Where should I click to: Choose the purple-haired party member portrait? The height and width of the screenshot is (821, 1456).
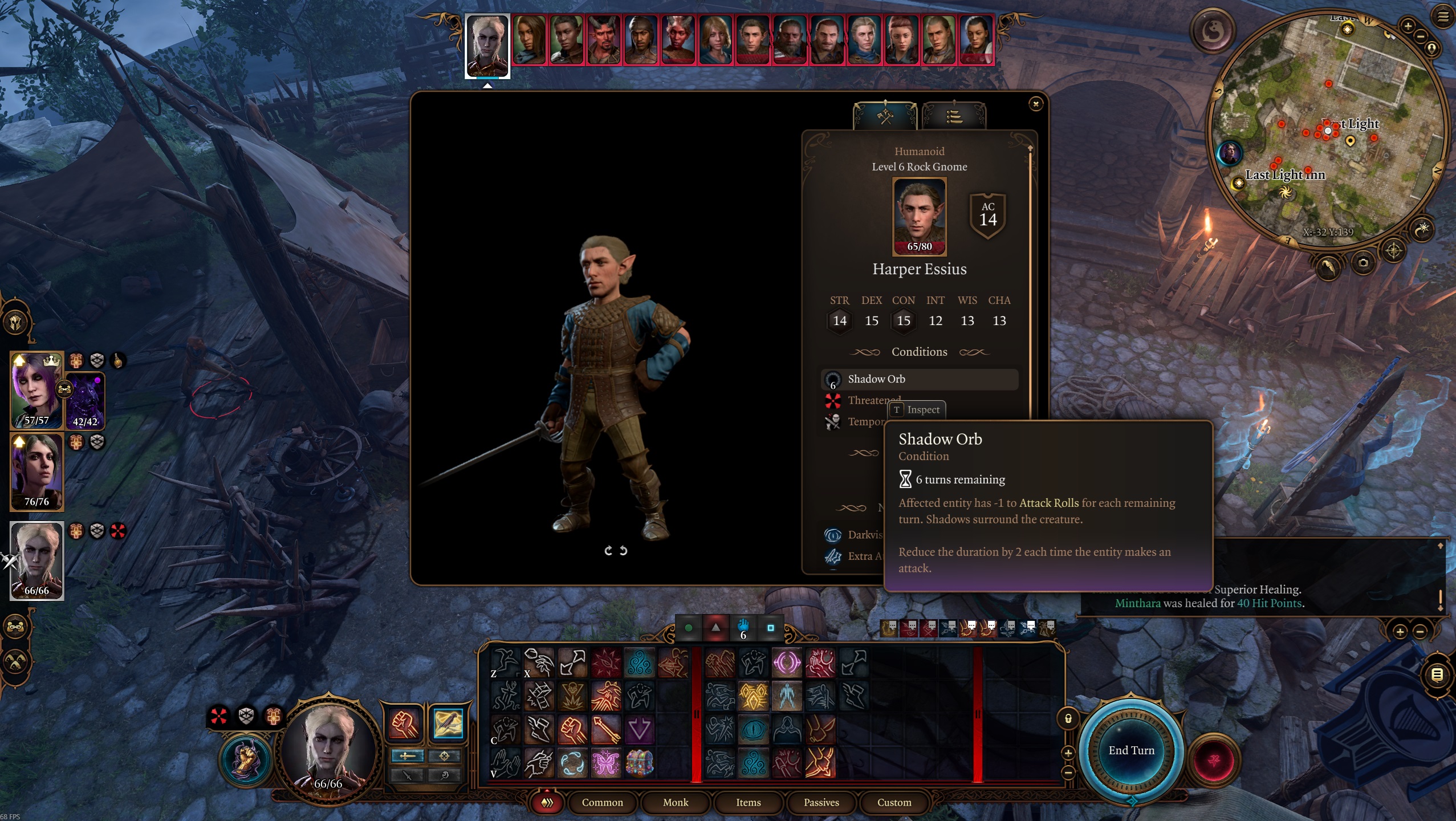point(35,391)
